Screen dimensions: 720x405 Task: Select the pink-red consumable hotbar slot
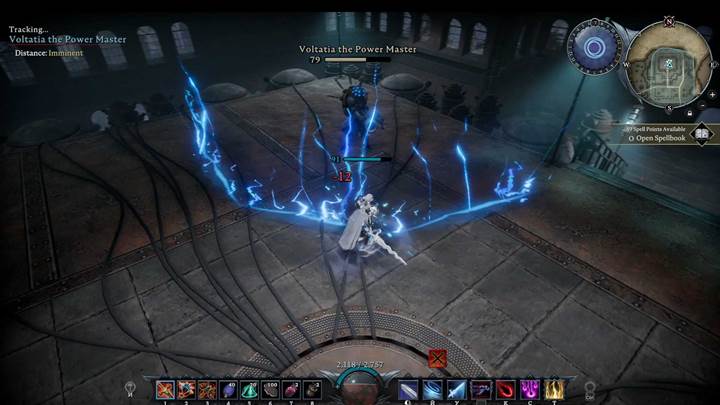coord(292,389)
